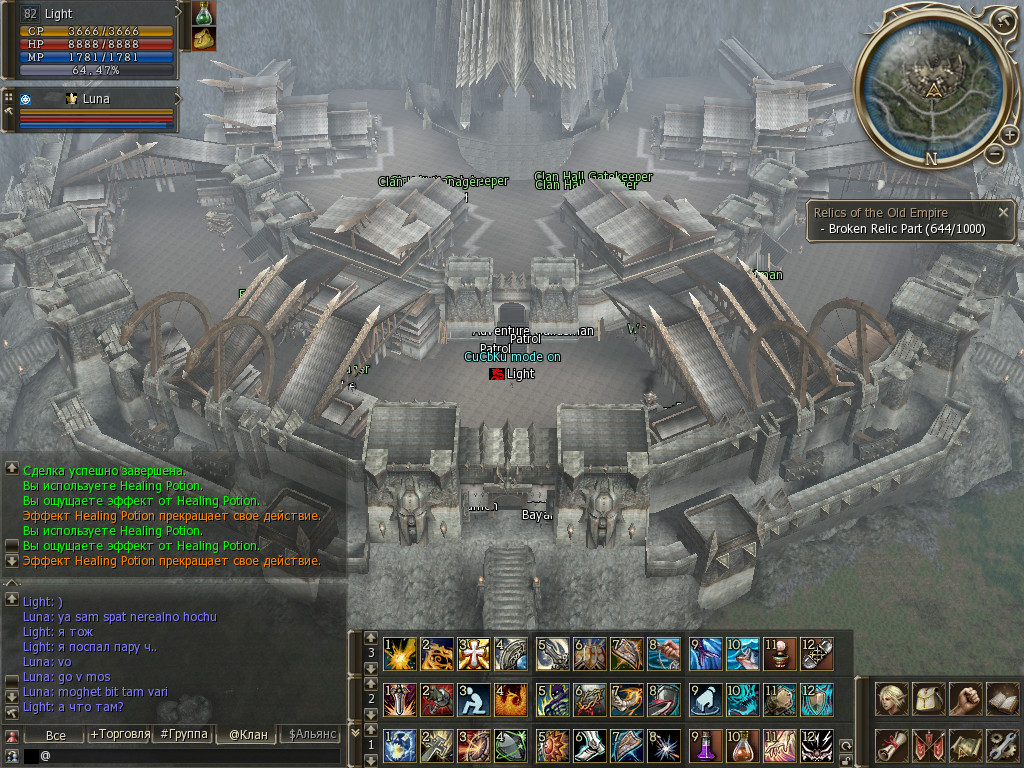Open the character status elf portrait icon
Screen dimensions: 1024x768
click(891, 698)
